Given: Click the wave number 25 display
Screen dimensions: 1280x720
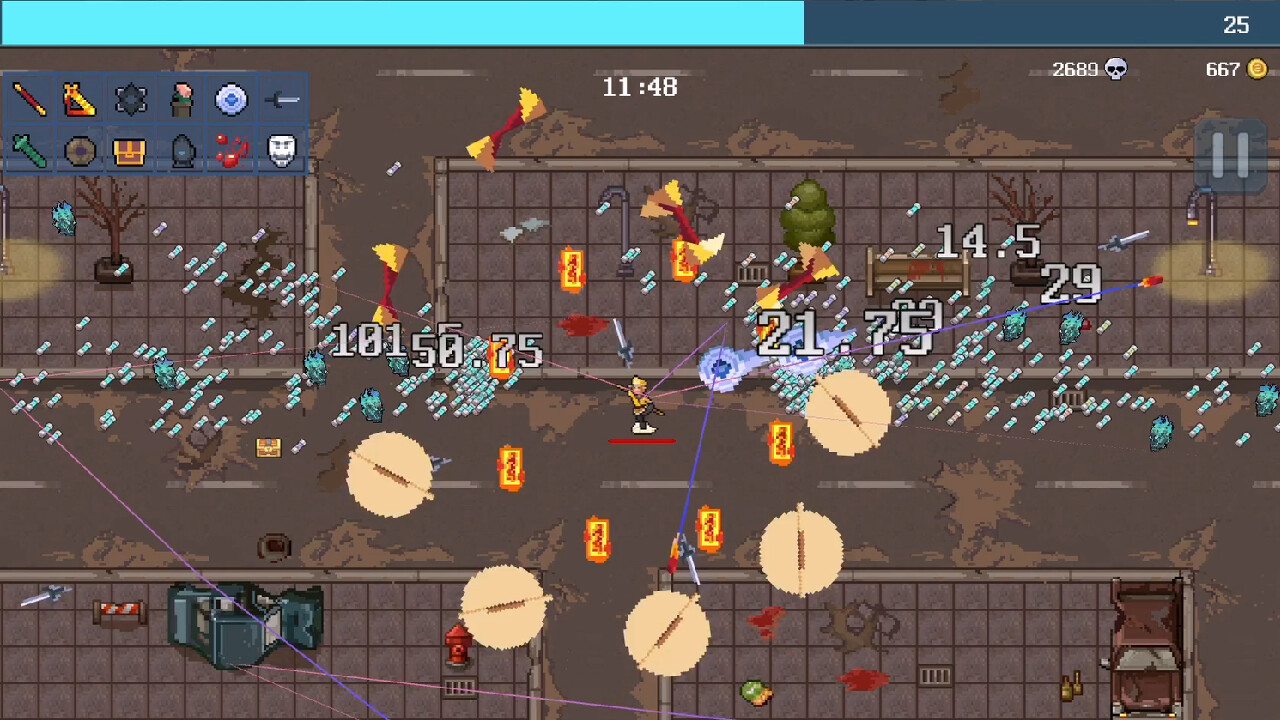Looking at the screenshot, I should coord(1238,25).
